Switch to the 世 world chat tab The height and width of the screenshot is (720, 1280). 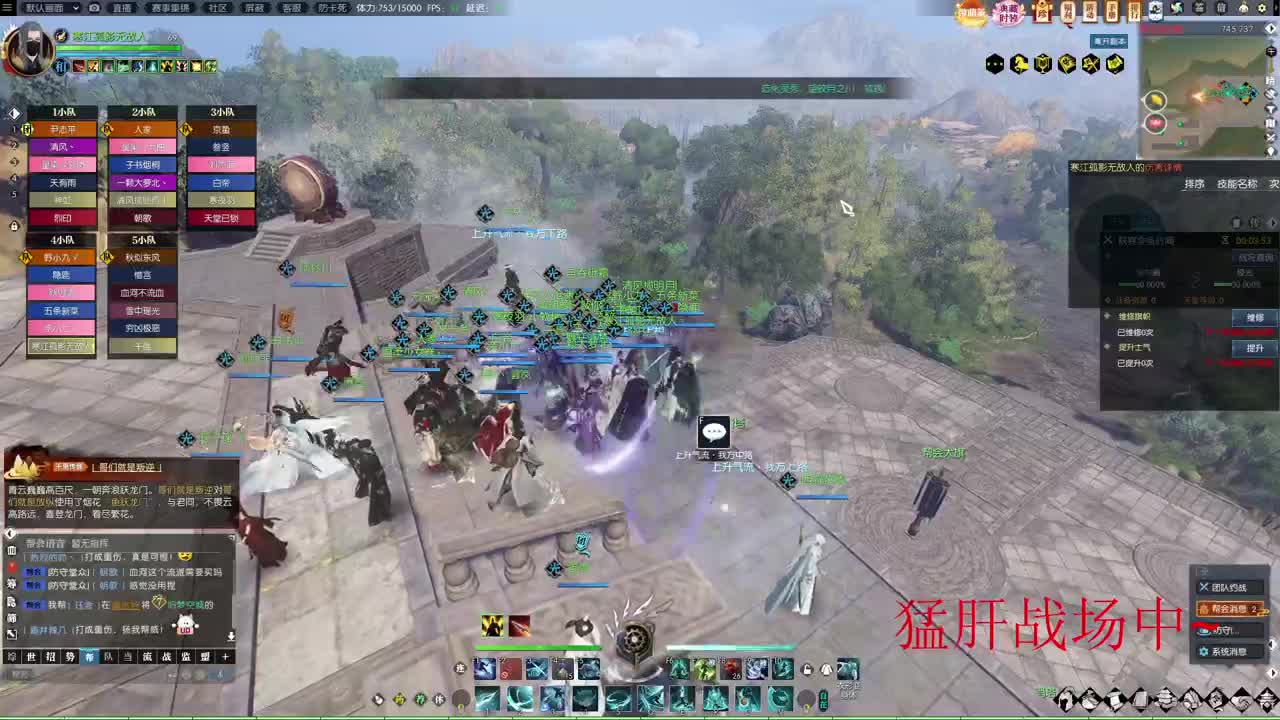[30, 656]
